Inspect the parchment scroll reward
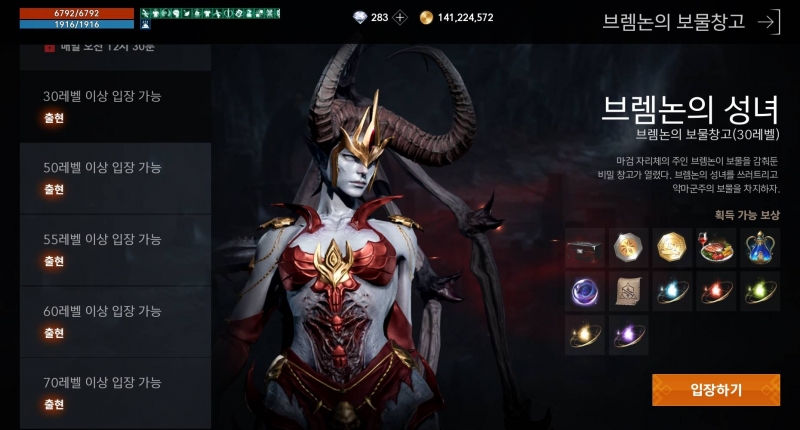800x430 pixels. coord(629,291)
